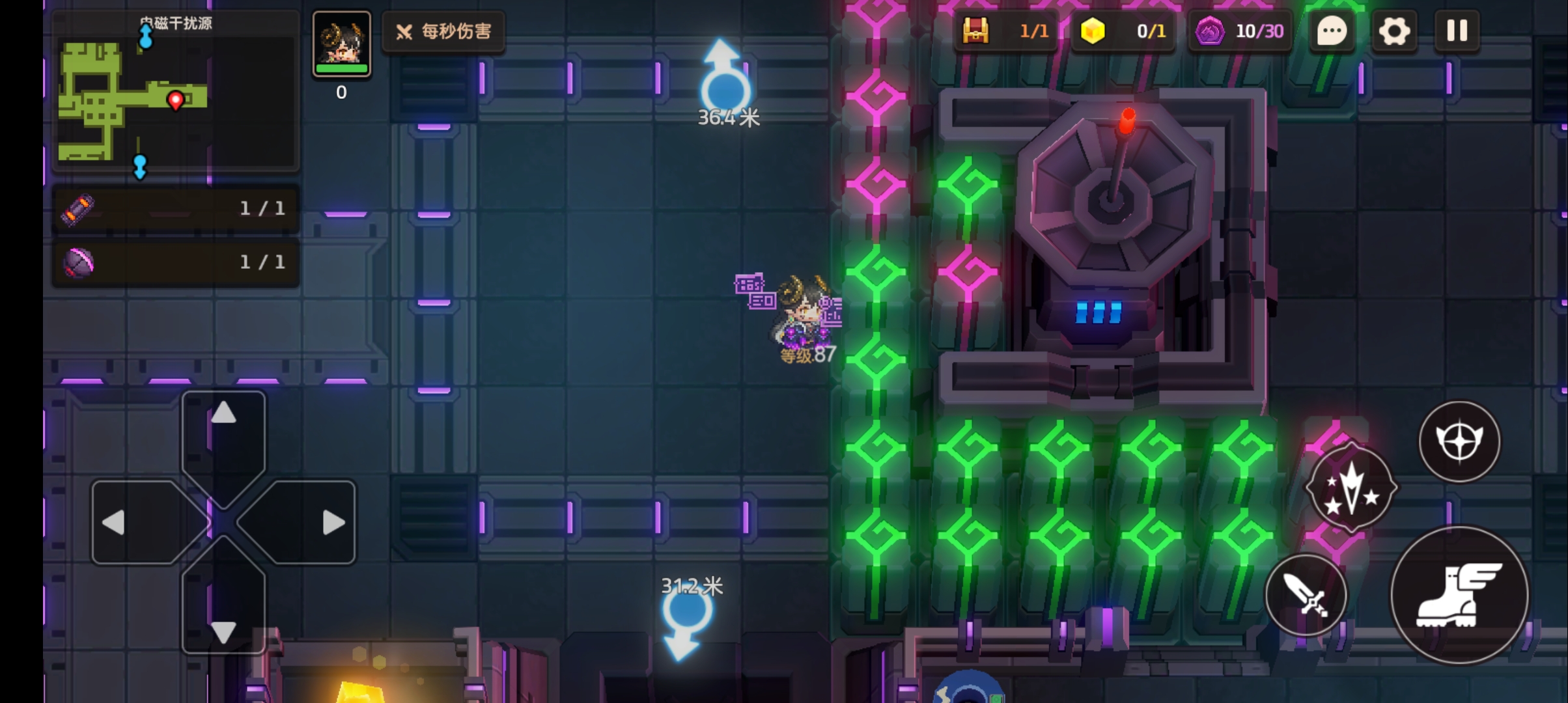Toggle the 每秒伤害 damage-per-second button

(x=444, y=31)
